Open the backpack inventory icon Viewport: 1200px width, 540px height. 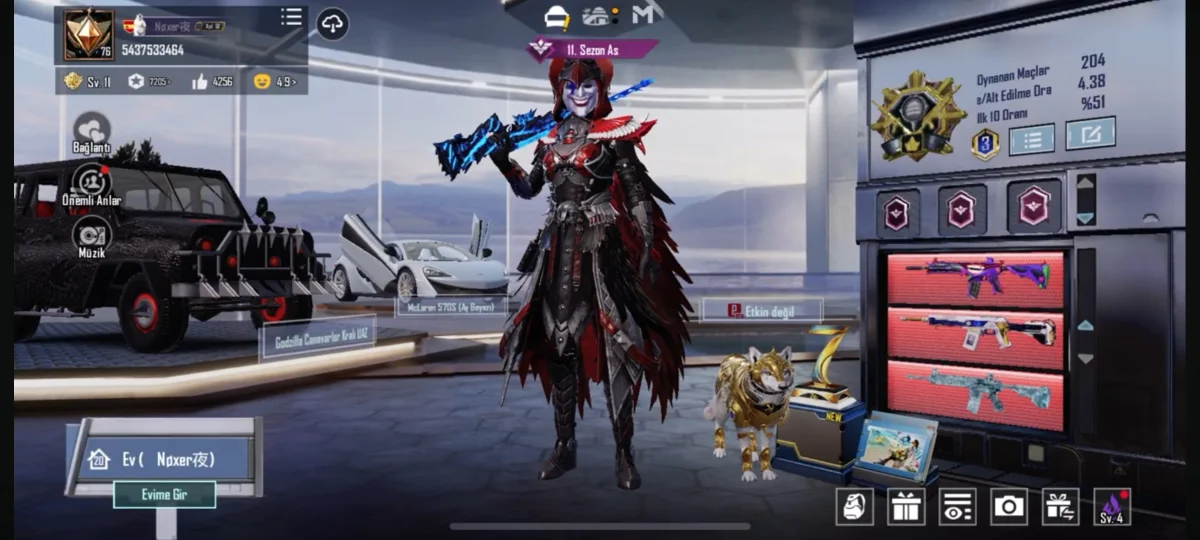click(x=854, y=507)
